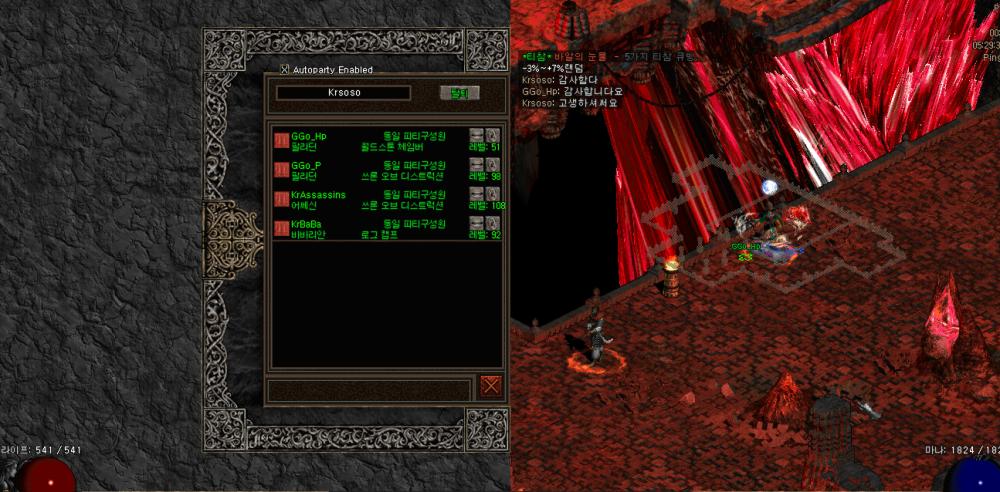Click the green 탈퇴 leave-party button
This screenshot has width=1000, height=492.
[x=460, y=93]
